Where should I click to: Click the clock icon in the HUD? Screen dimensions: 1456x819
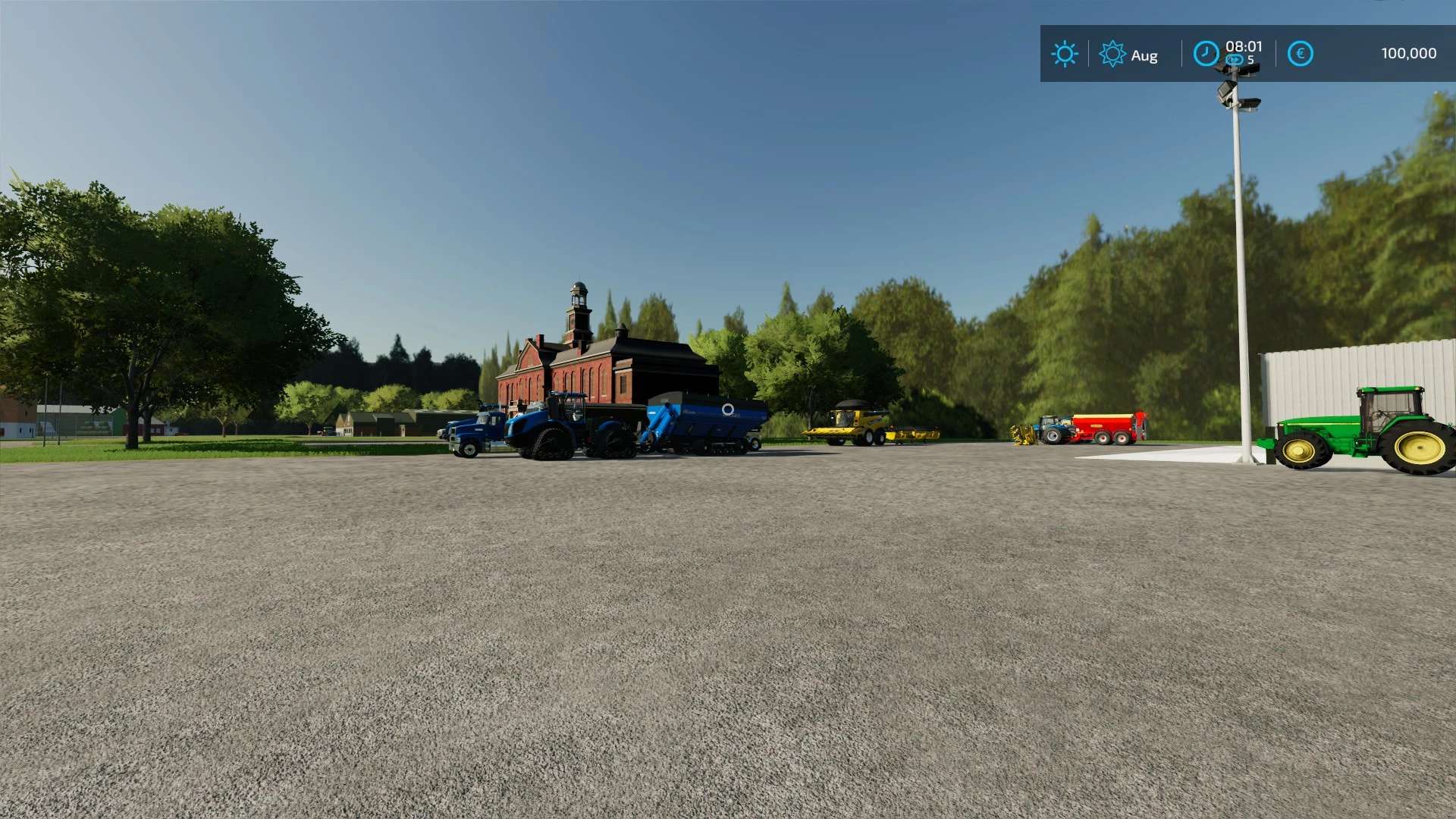coord(1206,54)
